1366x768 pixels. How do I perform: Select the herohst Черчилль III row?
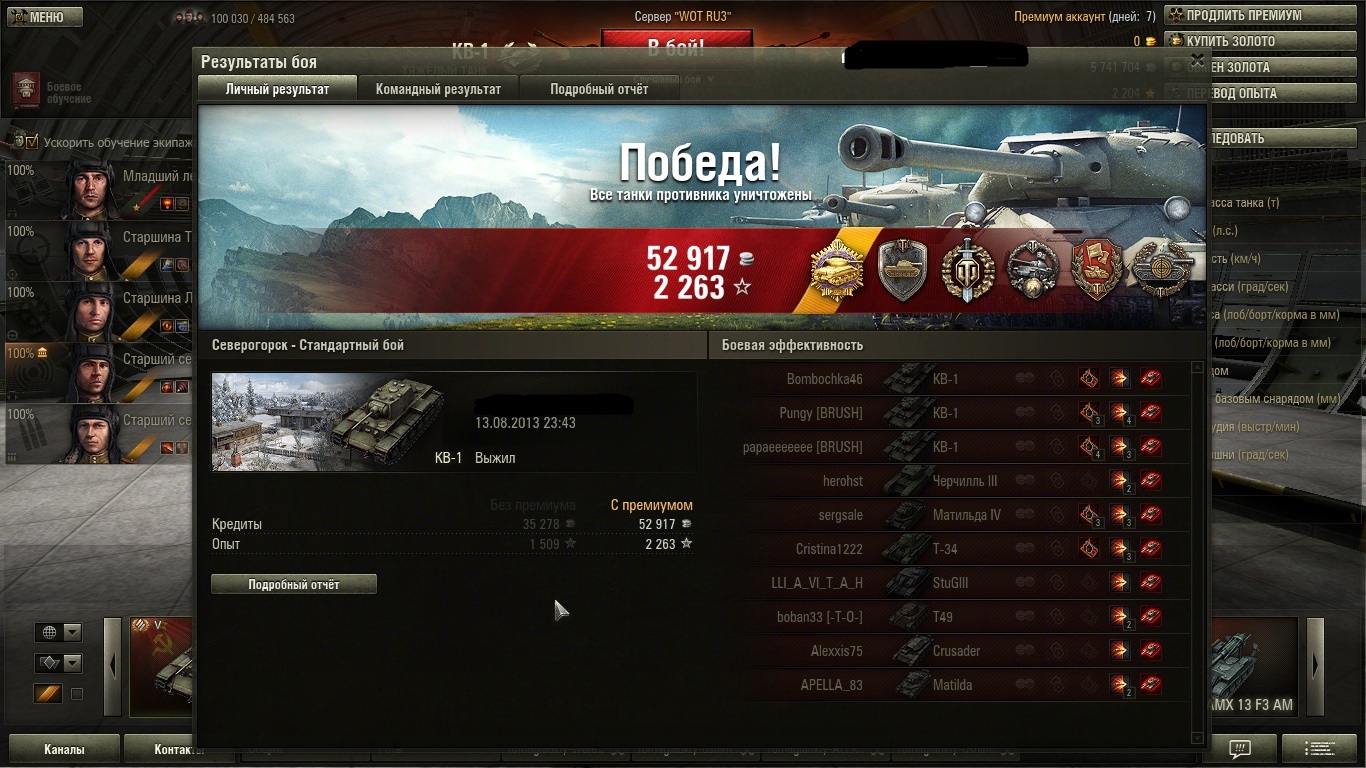(950, 481)
